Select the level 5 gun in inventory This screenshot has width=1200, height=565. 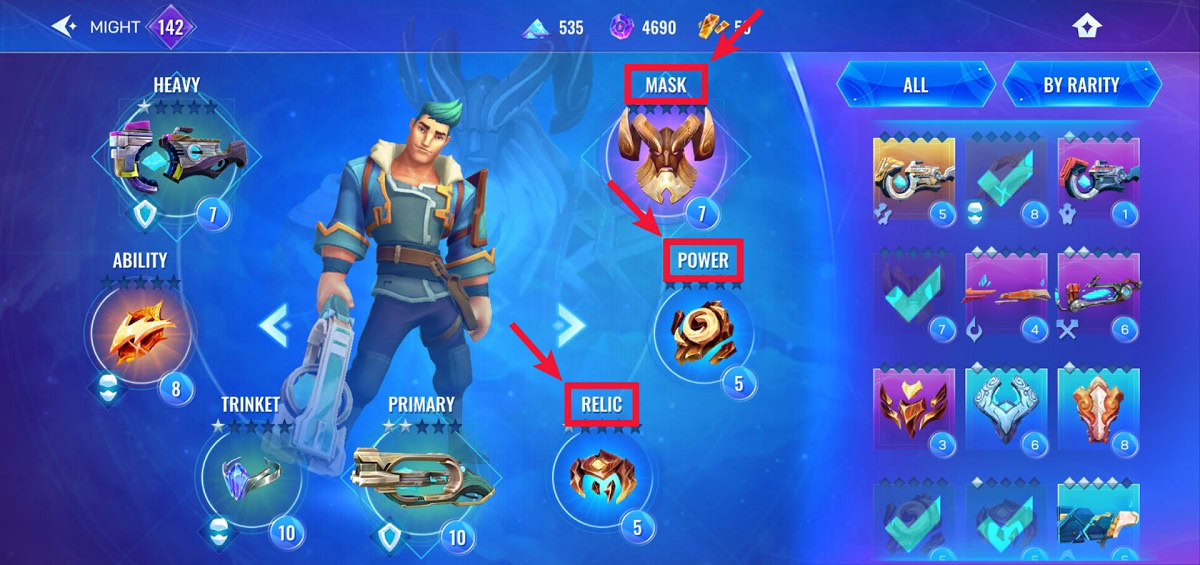click(914, 177)
